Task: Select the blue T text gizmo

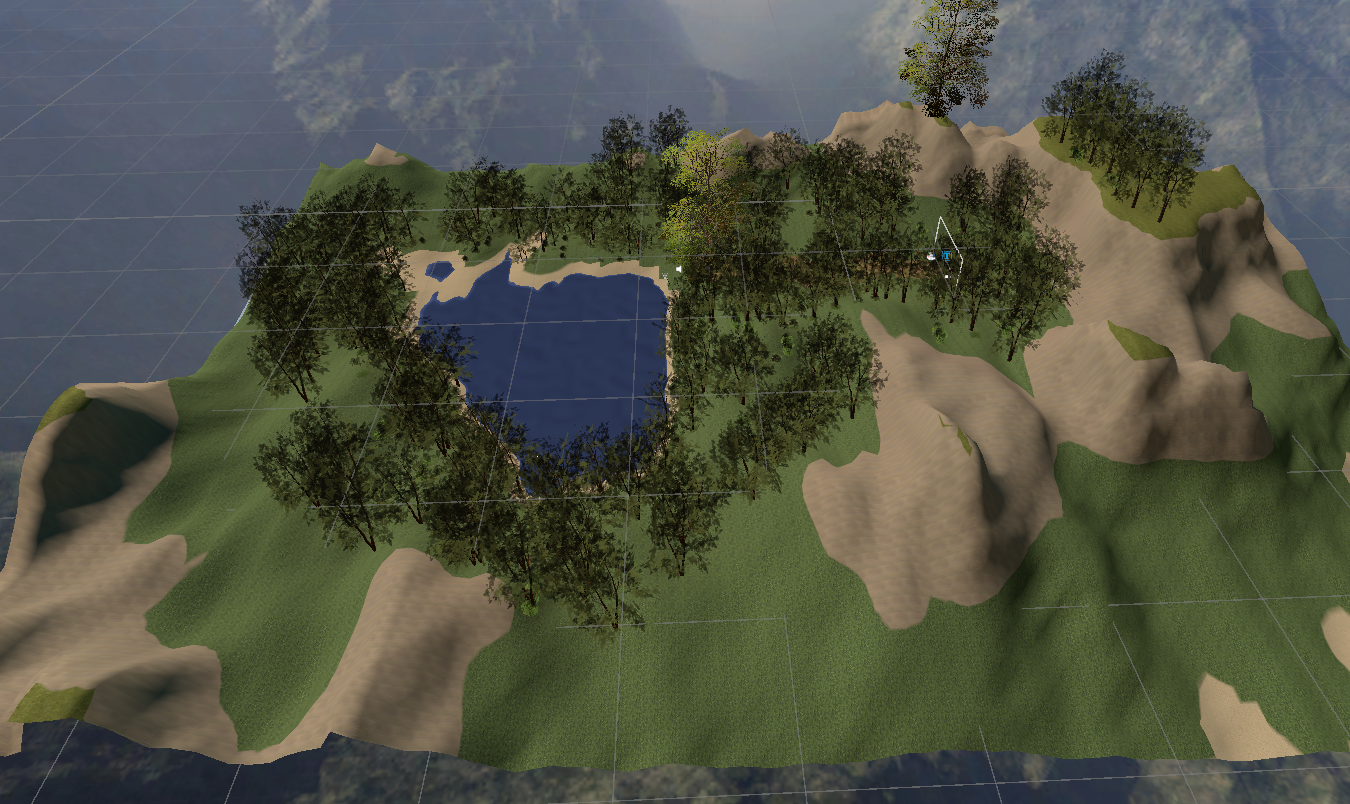Action: click(945, 257)
